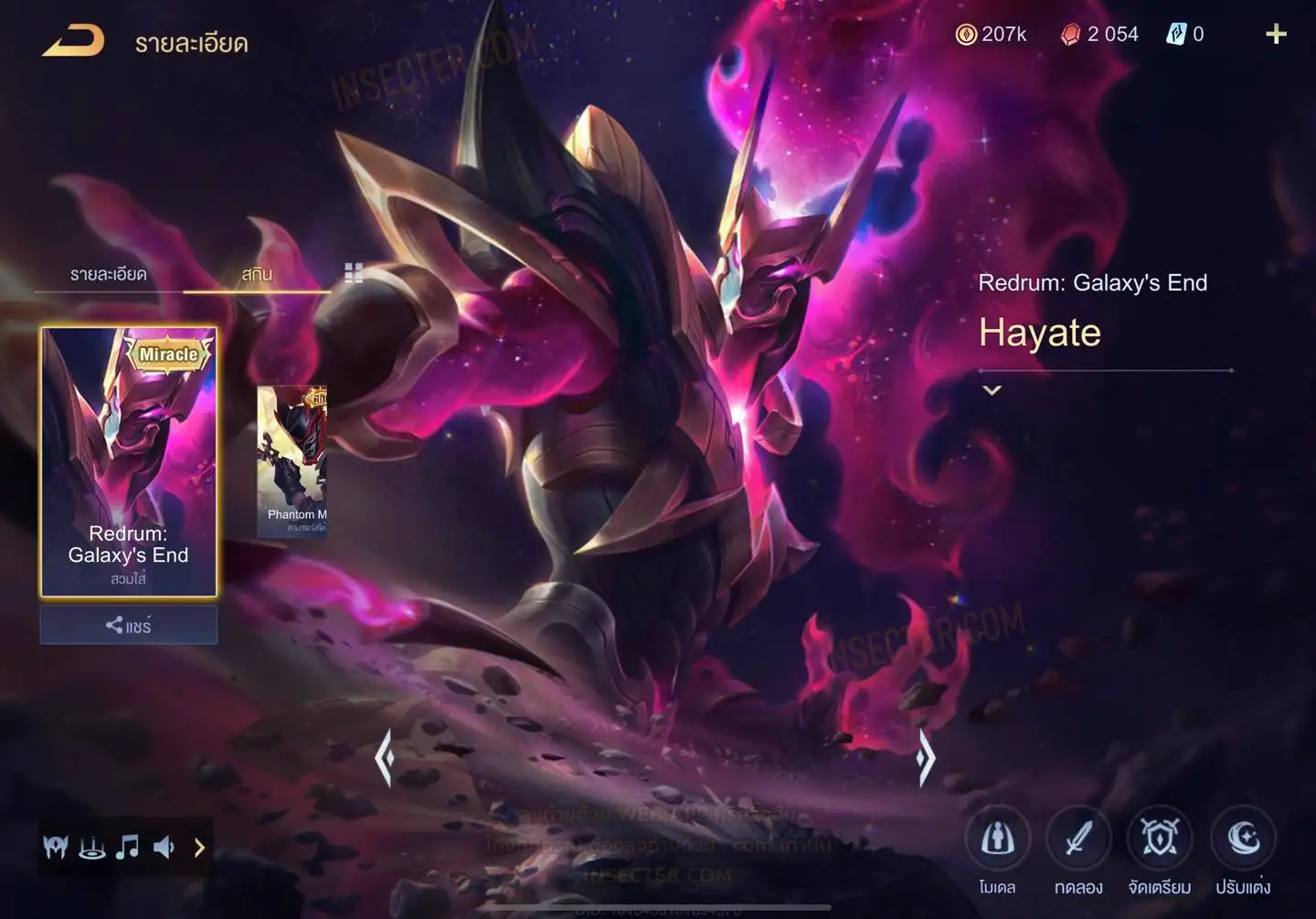Open the skin grid view icon
The image size is (1316, 919).
(x=354, y=272)
